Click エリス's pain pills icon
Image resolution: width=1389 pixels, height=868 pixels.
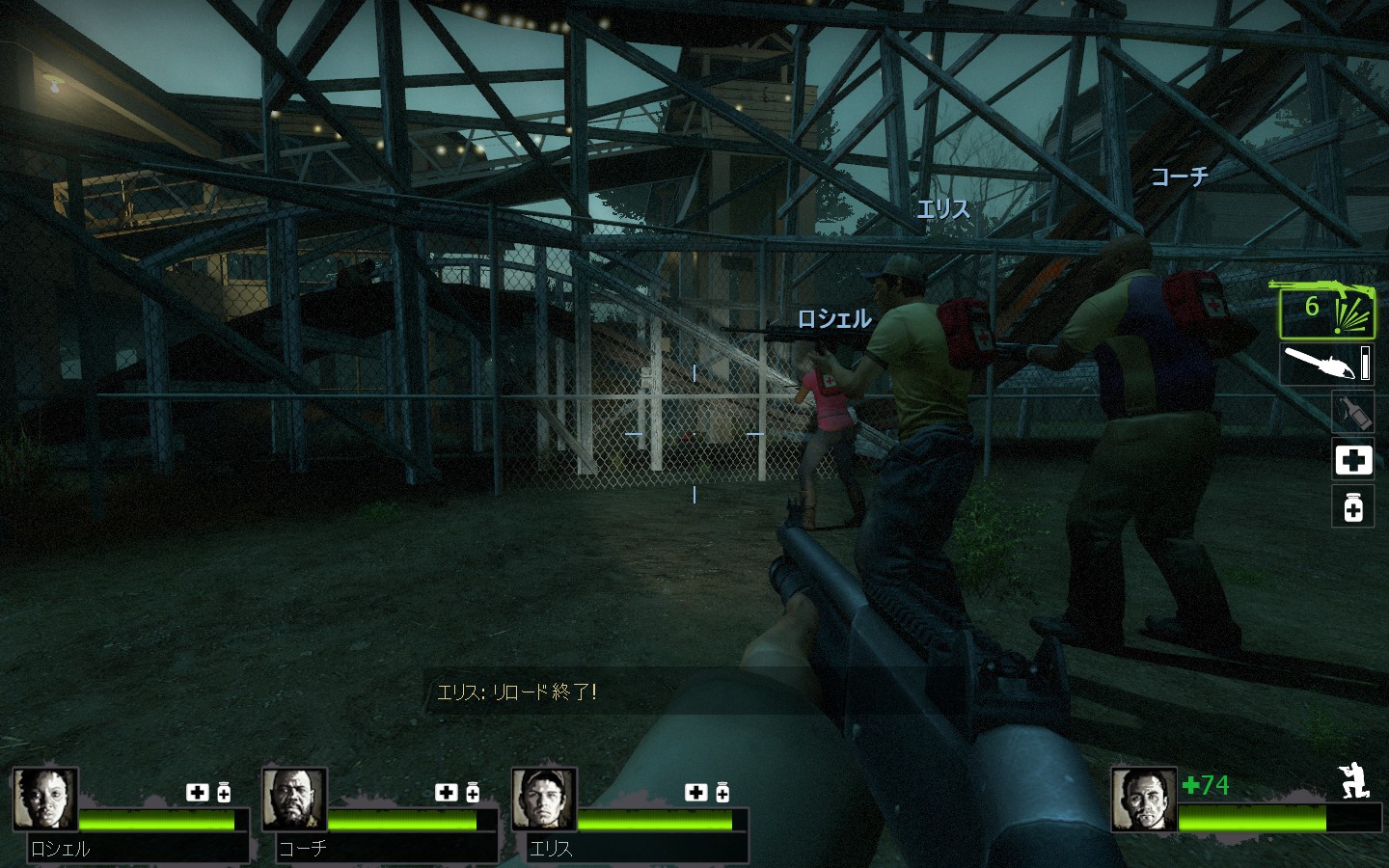[x=722, y=793]
